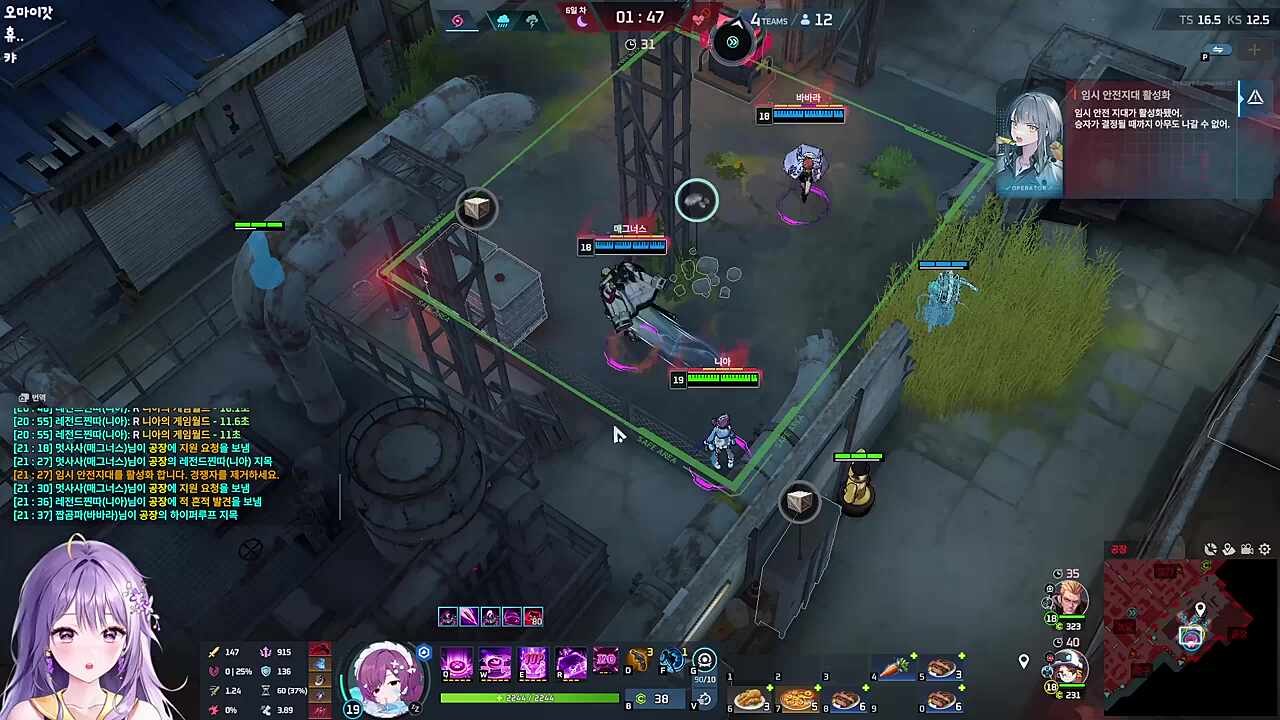Select the hat-wearing teammate portrait
The width and height of the screenshot is (1280, 720).
click(1069, 667)
